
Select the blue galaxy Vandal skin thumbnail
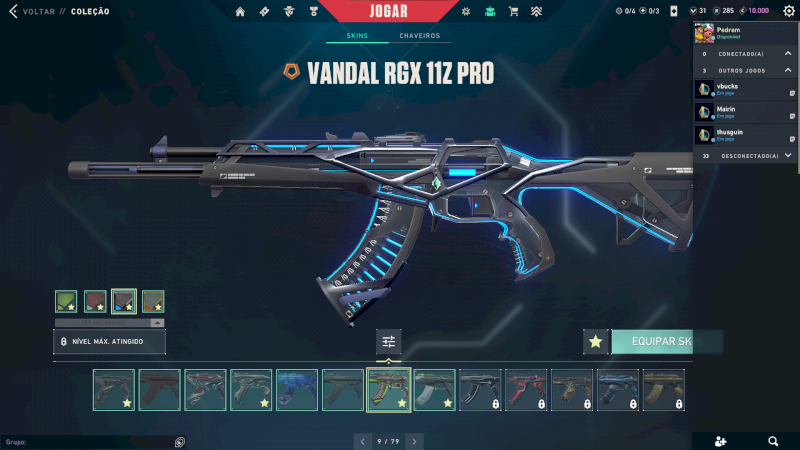coord(297,390)
